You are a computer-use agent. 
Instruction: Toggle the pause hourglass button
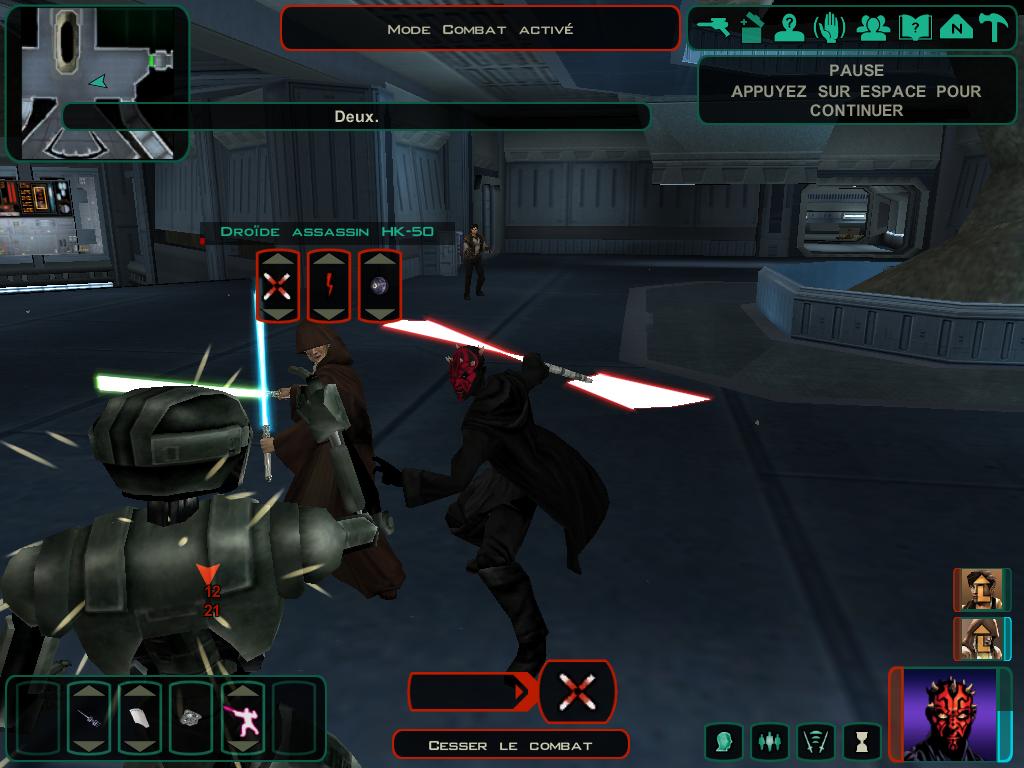coord(861,742)
